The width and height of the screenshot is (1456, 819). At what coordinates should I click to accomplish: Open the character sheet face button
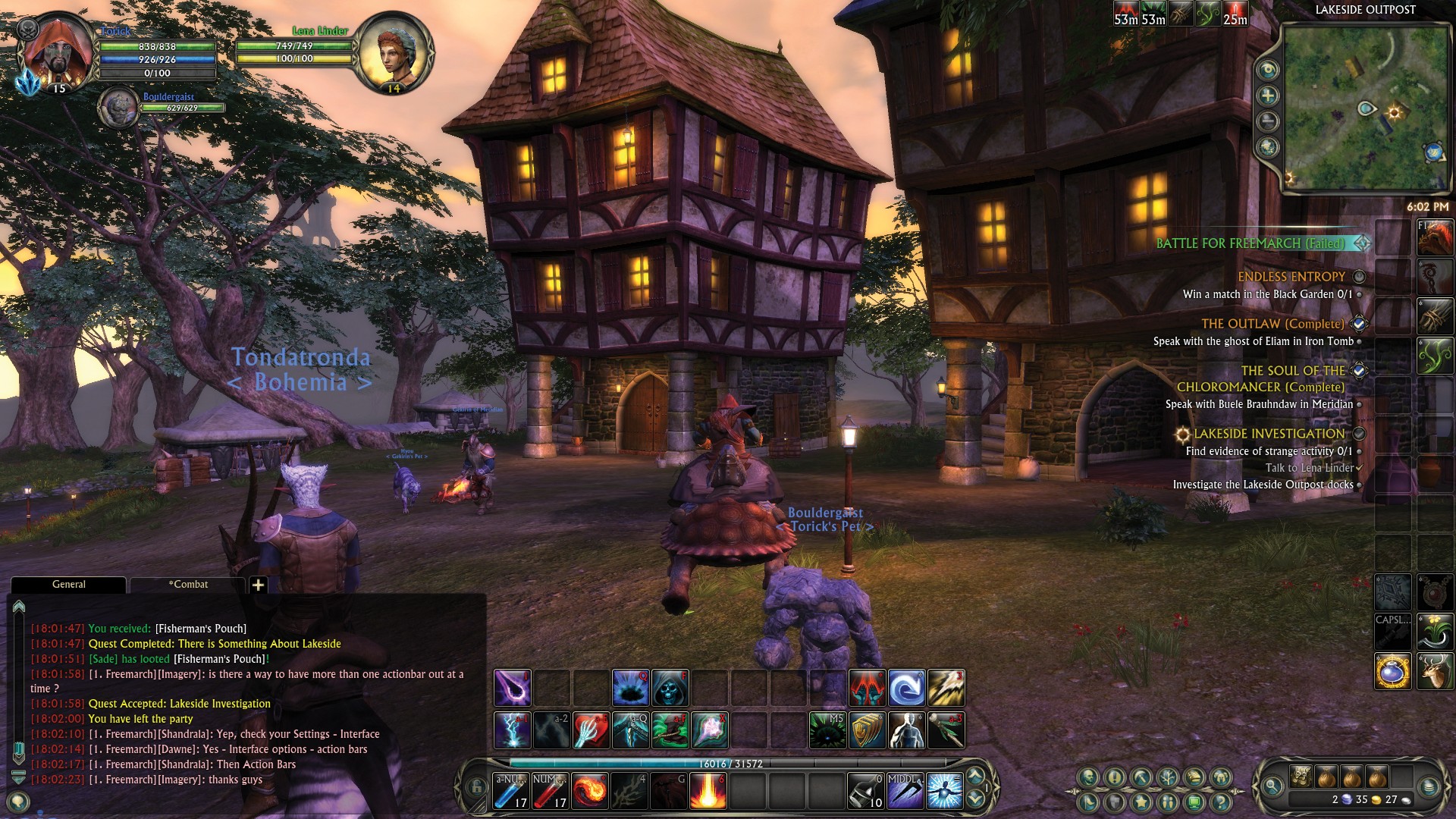click(1090, 777)
